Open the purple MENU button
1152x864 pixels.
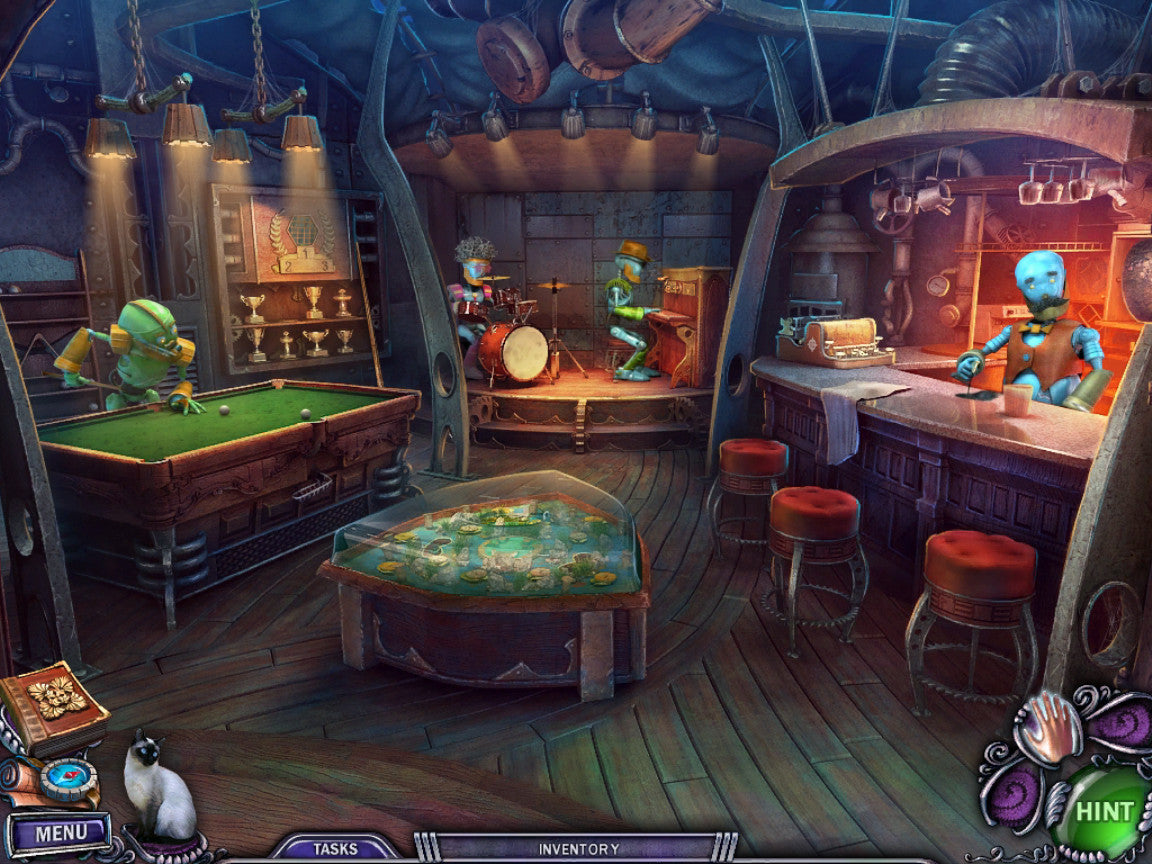[60, 832]
